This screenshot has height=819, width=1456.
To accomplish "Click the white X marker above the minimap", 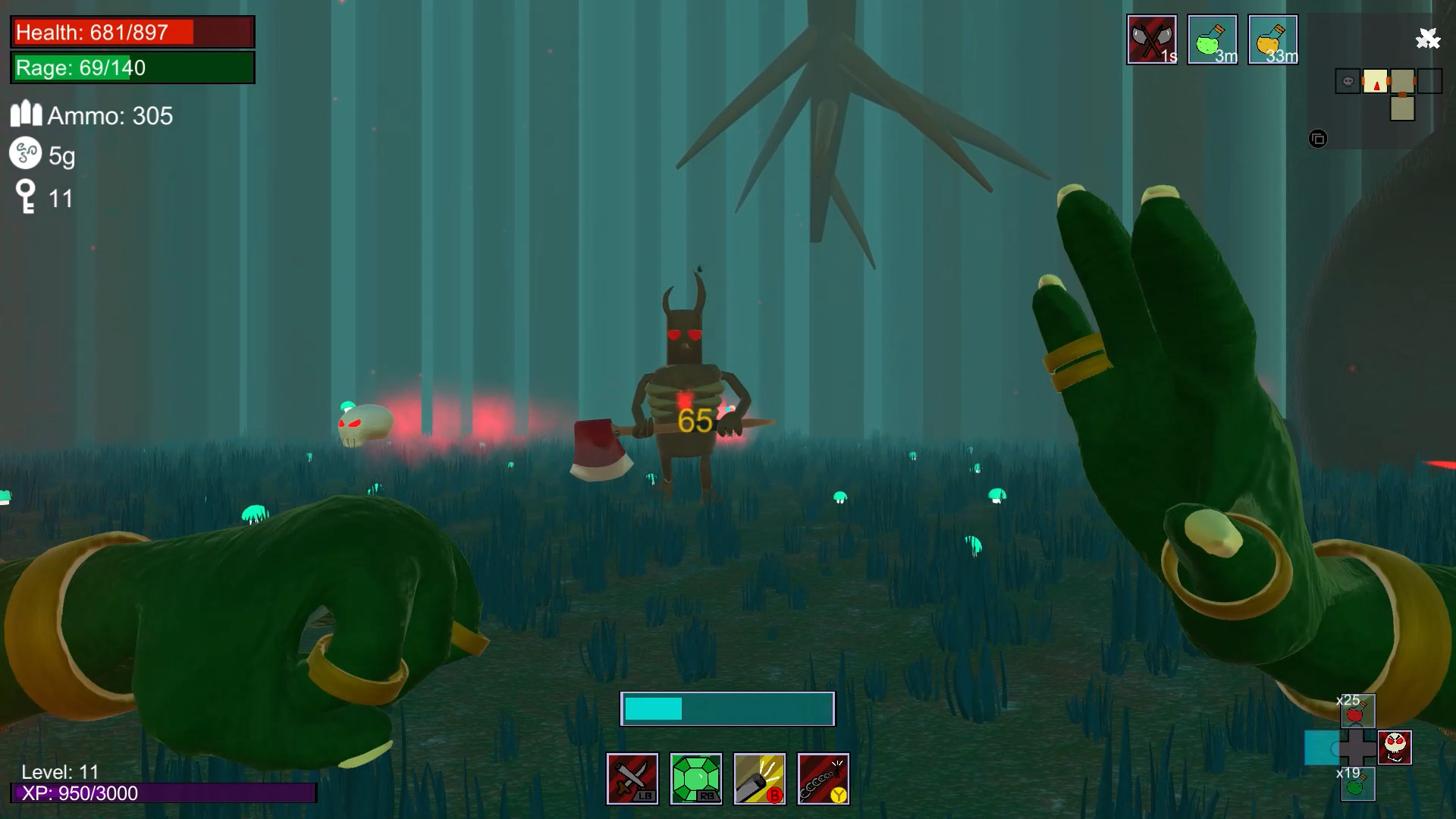I will click(x=1428, y=38).
